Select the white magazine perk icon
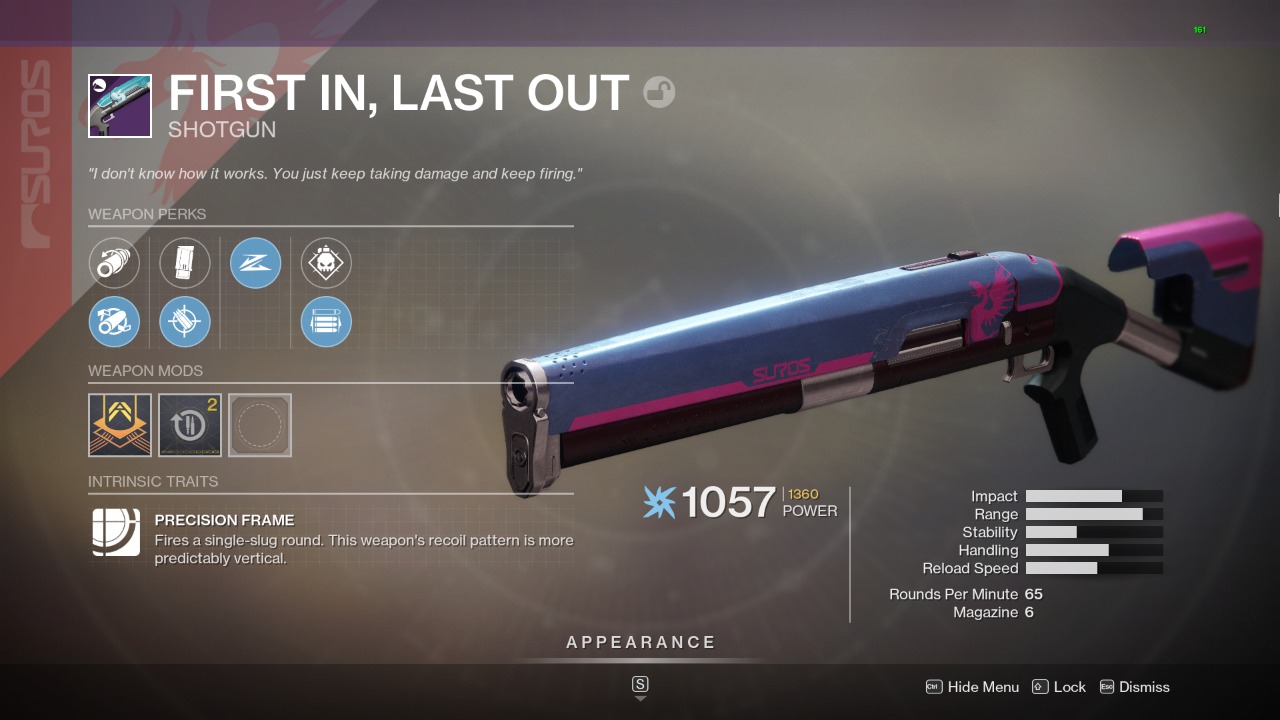Screen dimensions: 1280x720 click(185, 263)
